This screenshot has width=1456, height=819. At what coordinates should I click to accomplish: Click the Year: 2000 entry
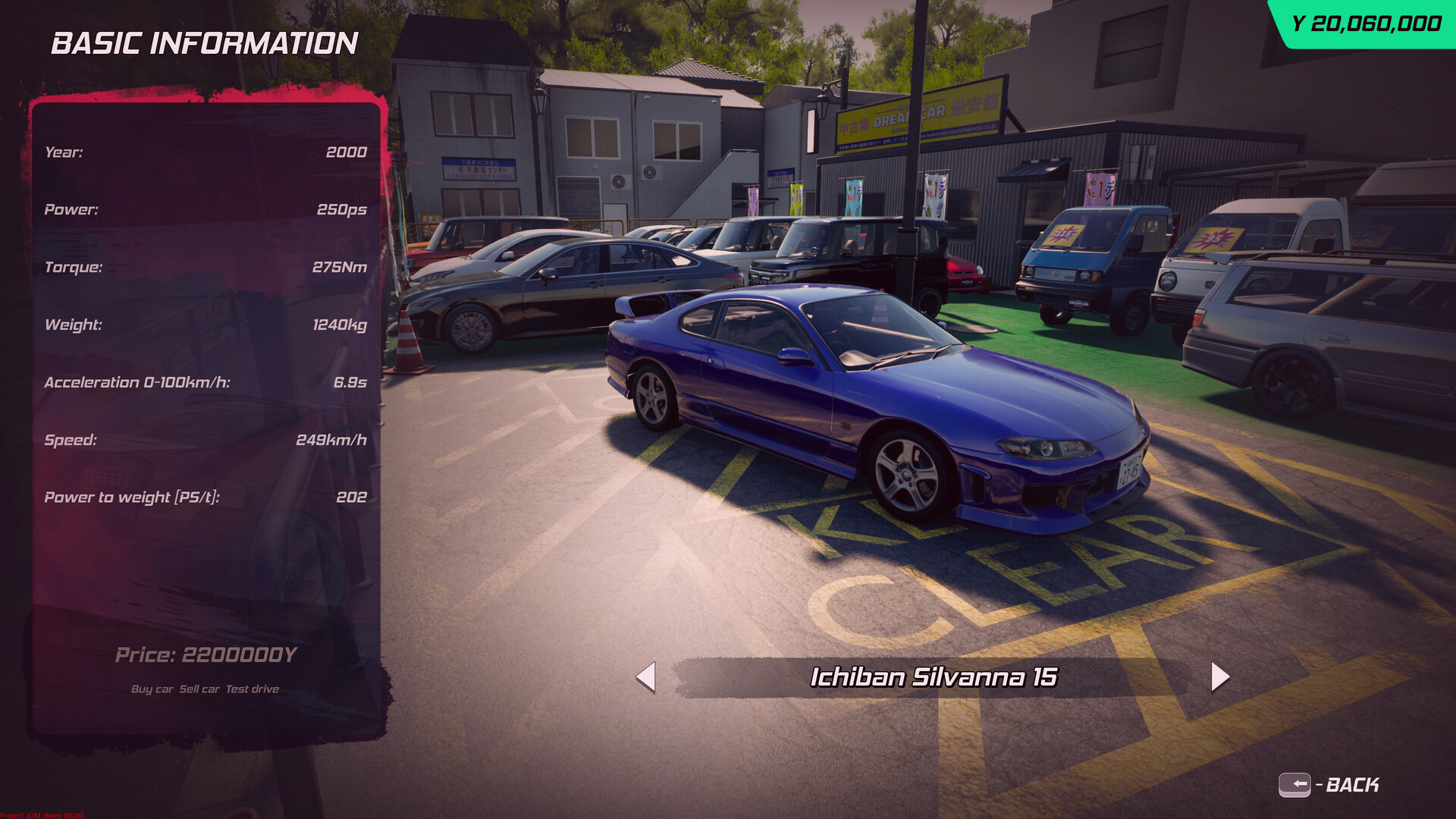click(205, 152)
